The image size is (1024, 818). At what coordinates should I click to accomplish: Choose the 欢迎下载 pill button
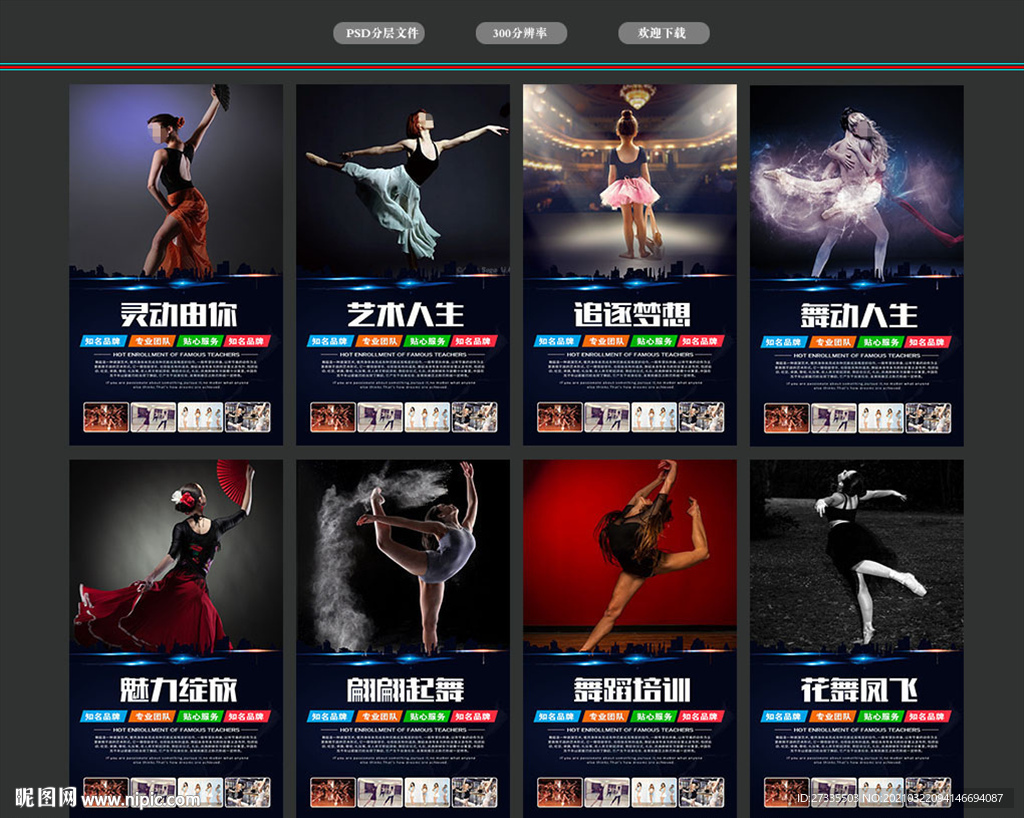(663, 33)
